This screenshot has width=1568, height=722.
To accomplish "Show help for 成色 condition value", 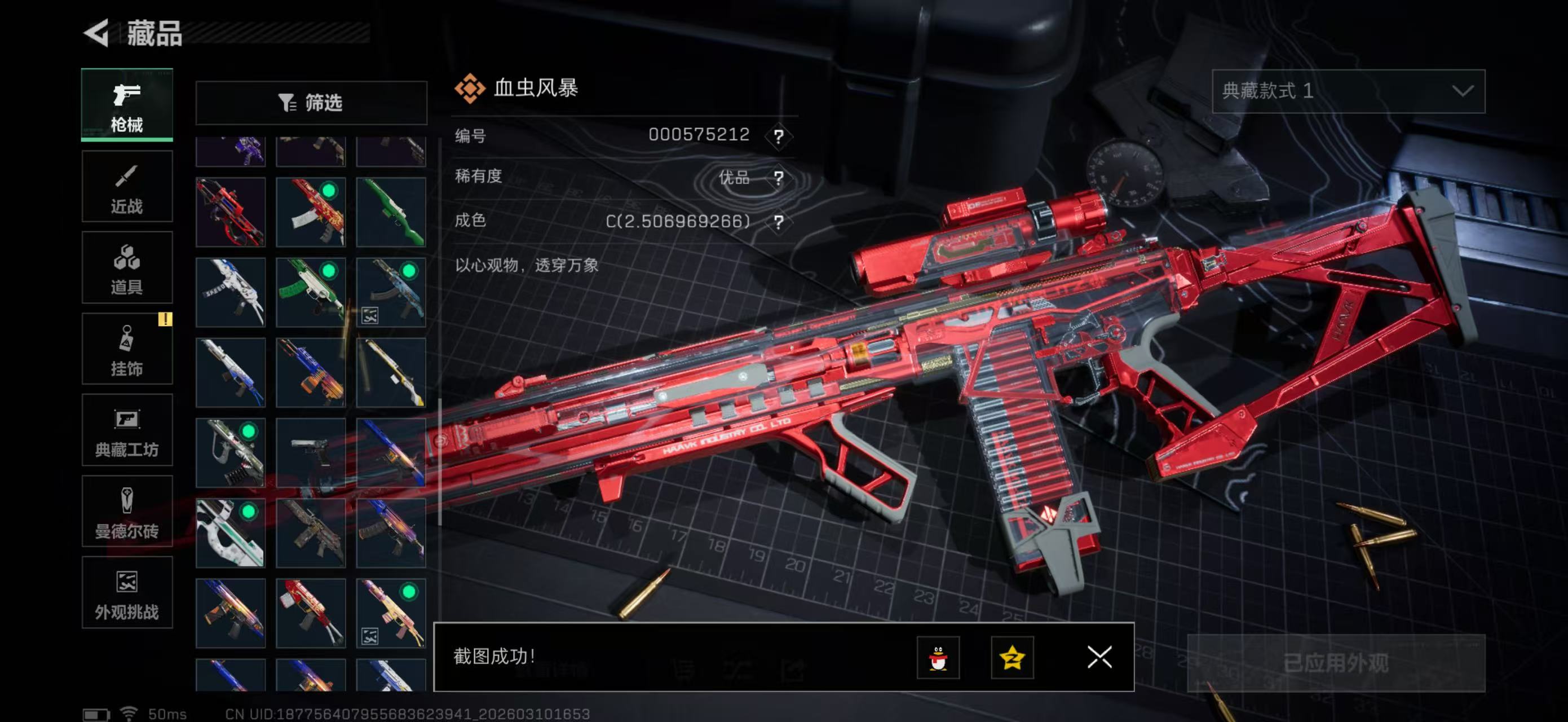I will point(778,222).
